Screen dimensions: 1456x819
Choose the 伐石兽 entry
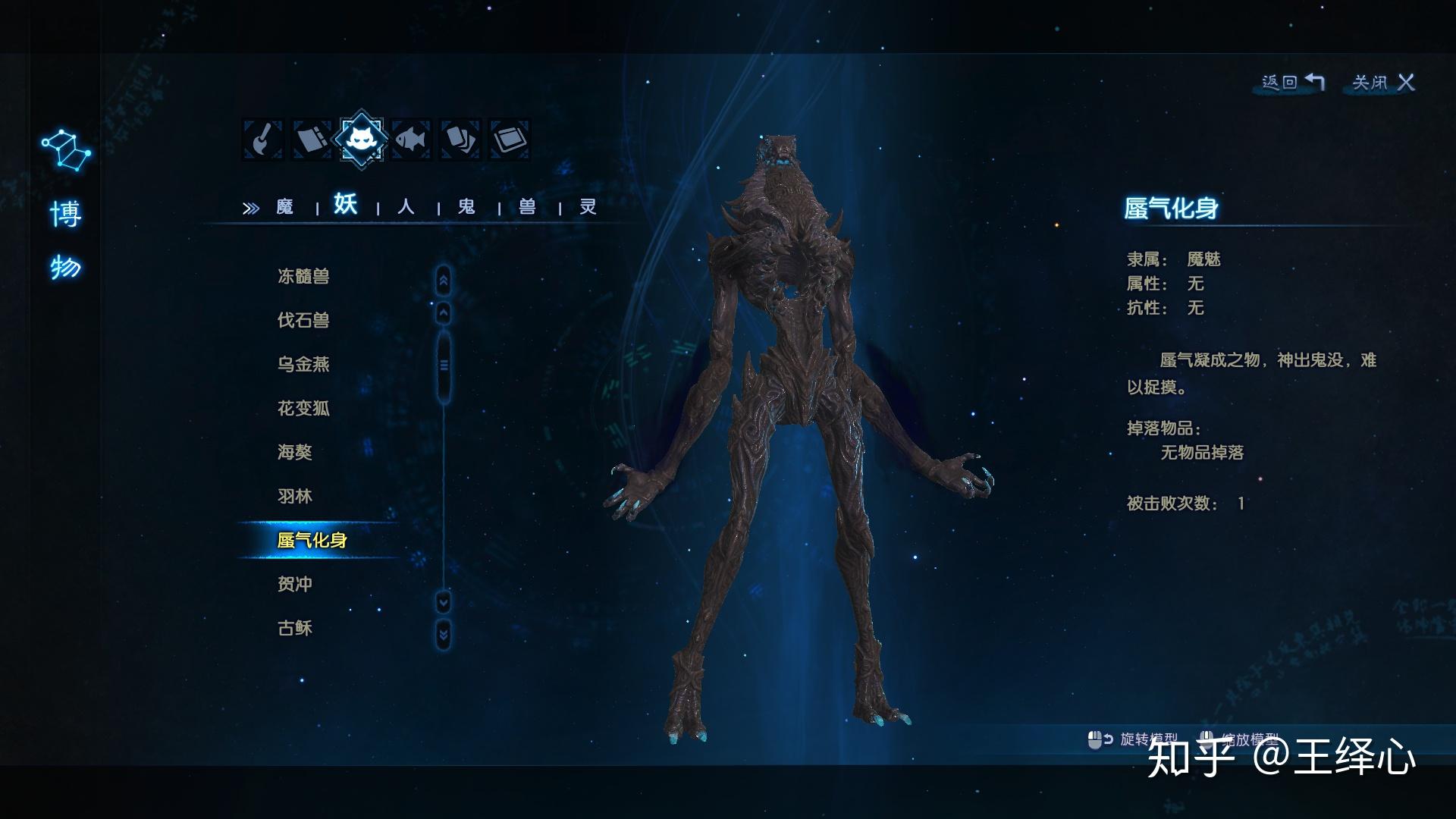pyautogui.click(x=303, y=321)
